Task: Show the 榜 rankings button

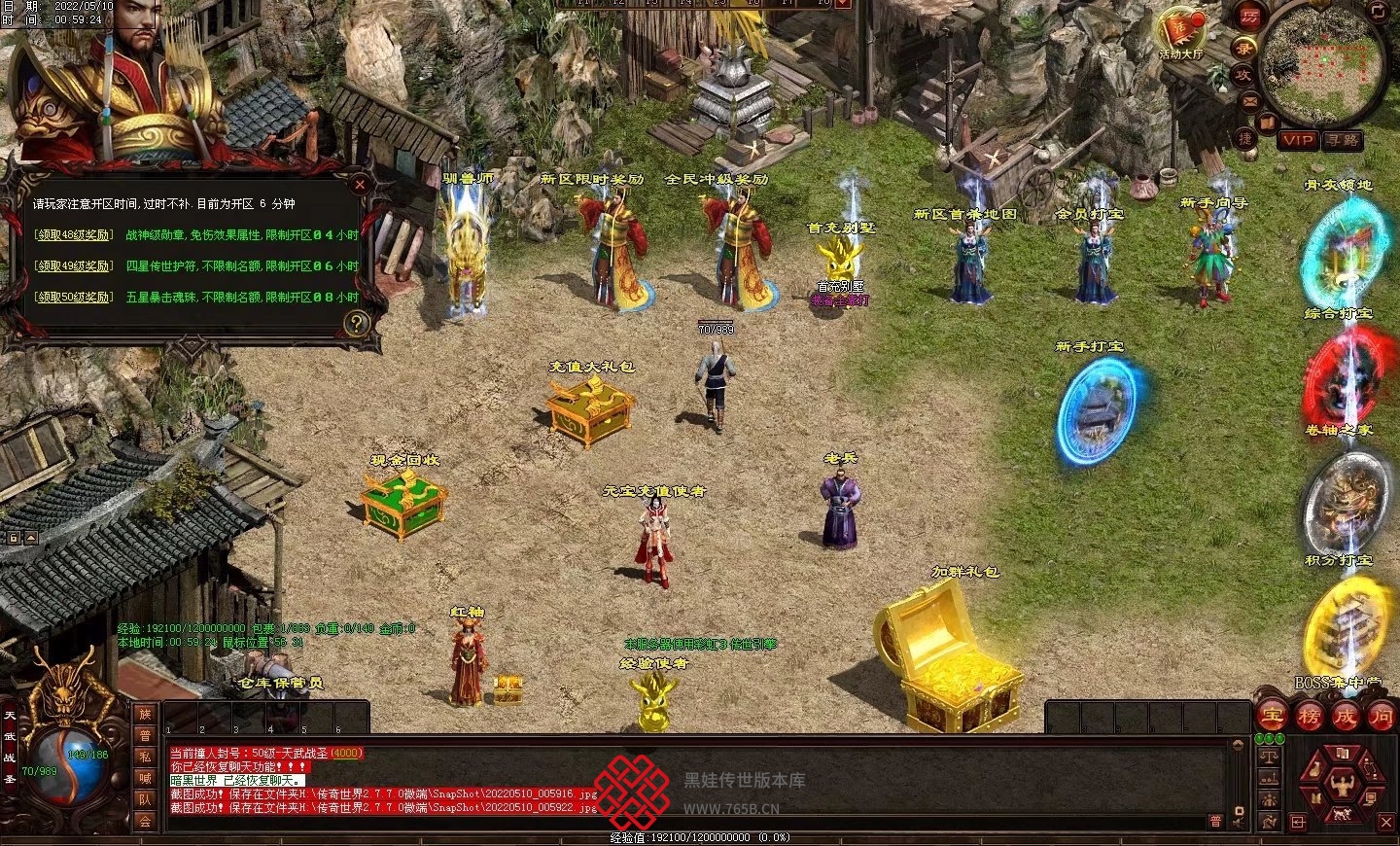Action: (1309, 717)
